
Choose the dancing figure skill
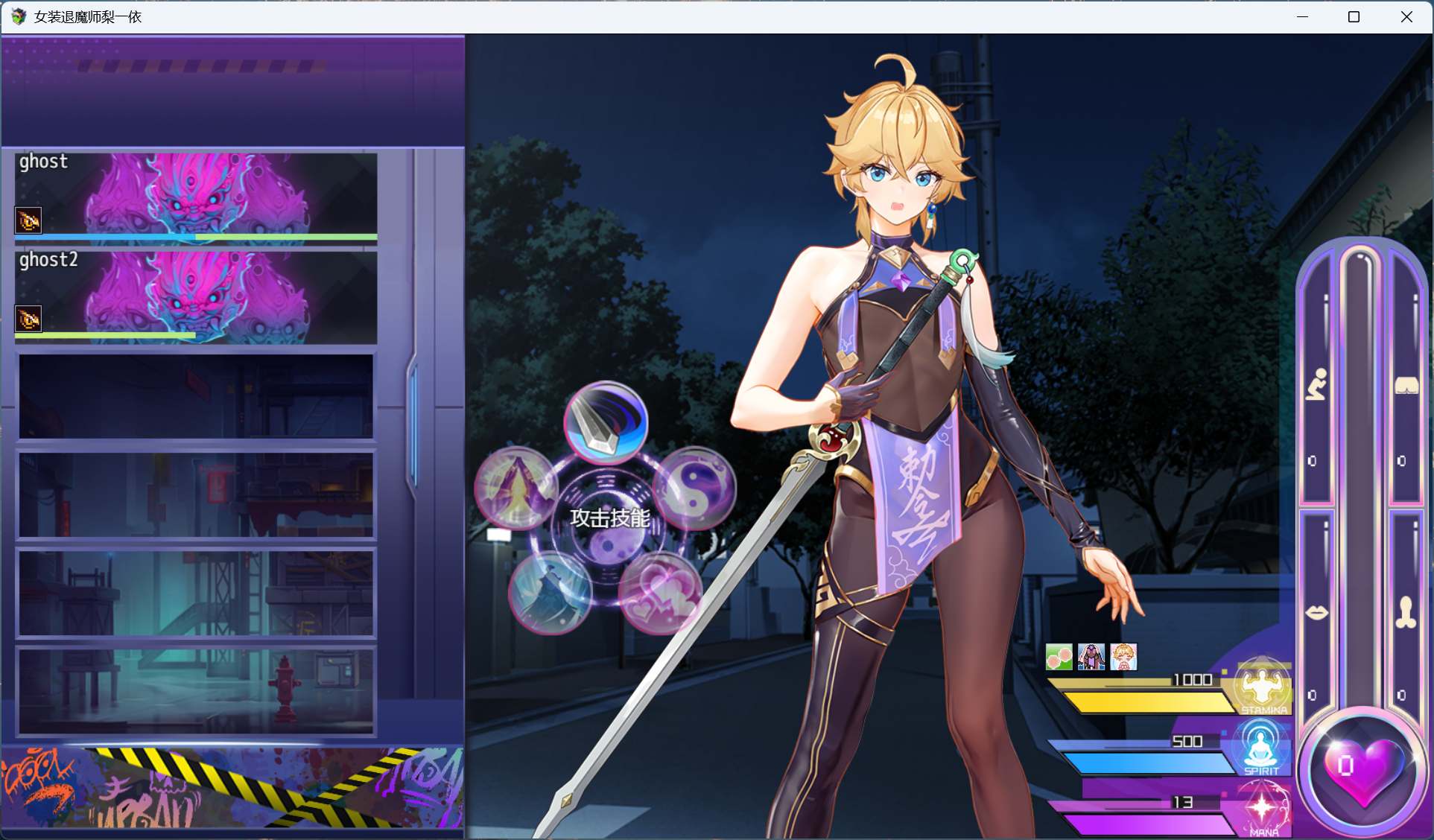click(550, 592)
